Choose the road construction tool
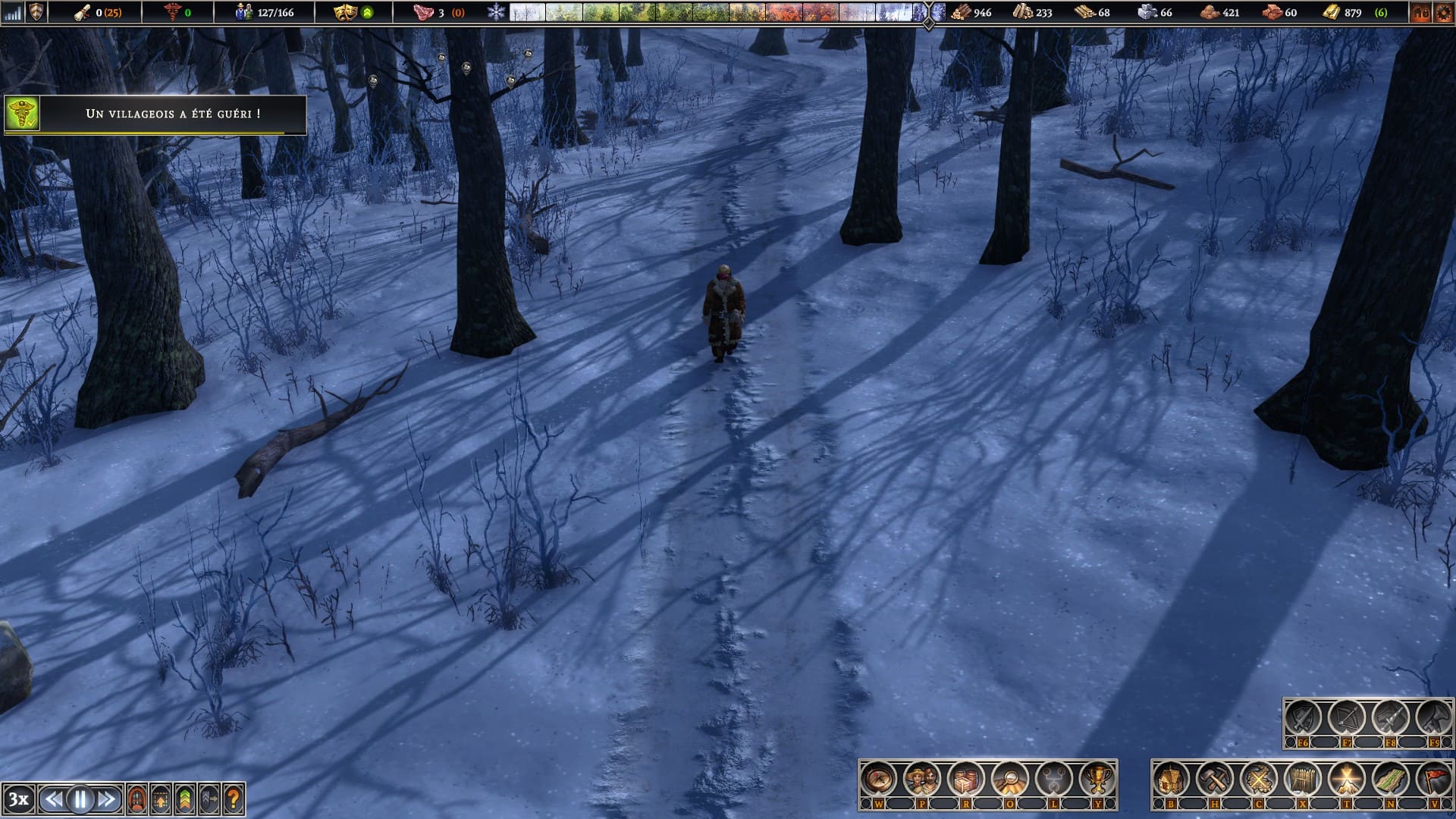This screenshot has width=1456, height=819. click(x=1391, y=779)
